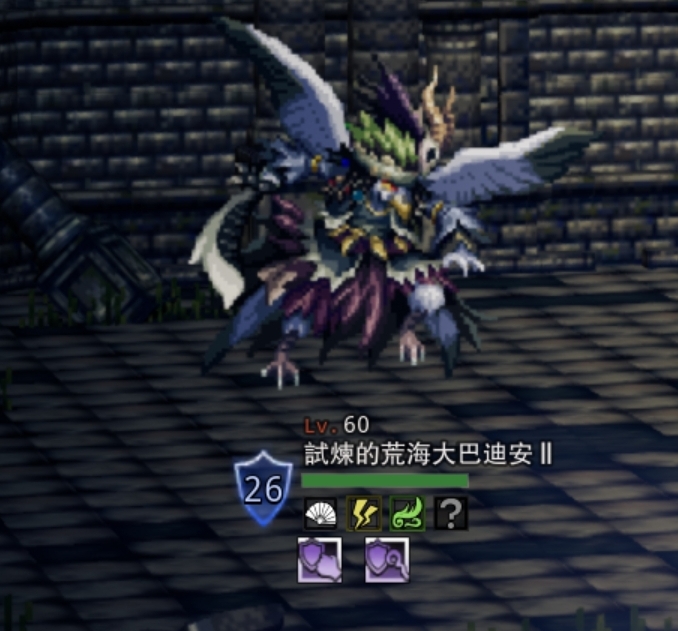Screen dimensions: 678x631
Task: Reveal the unknown question mark weakness
Action: pos(452,514)
